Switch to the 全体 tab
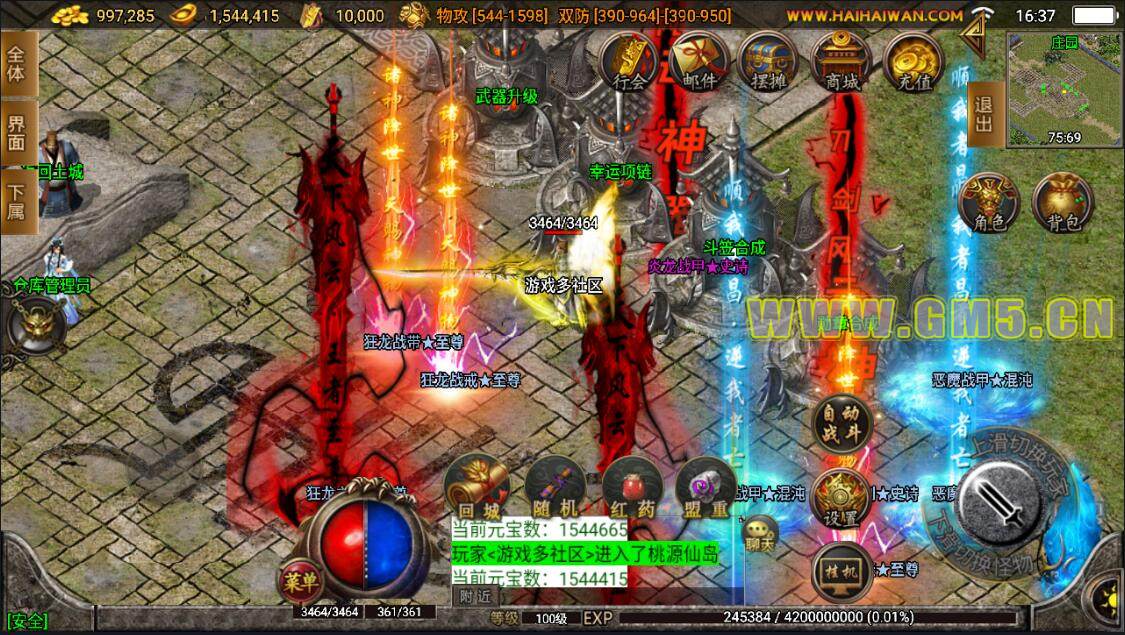 pos(18,62)
